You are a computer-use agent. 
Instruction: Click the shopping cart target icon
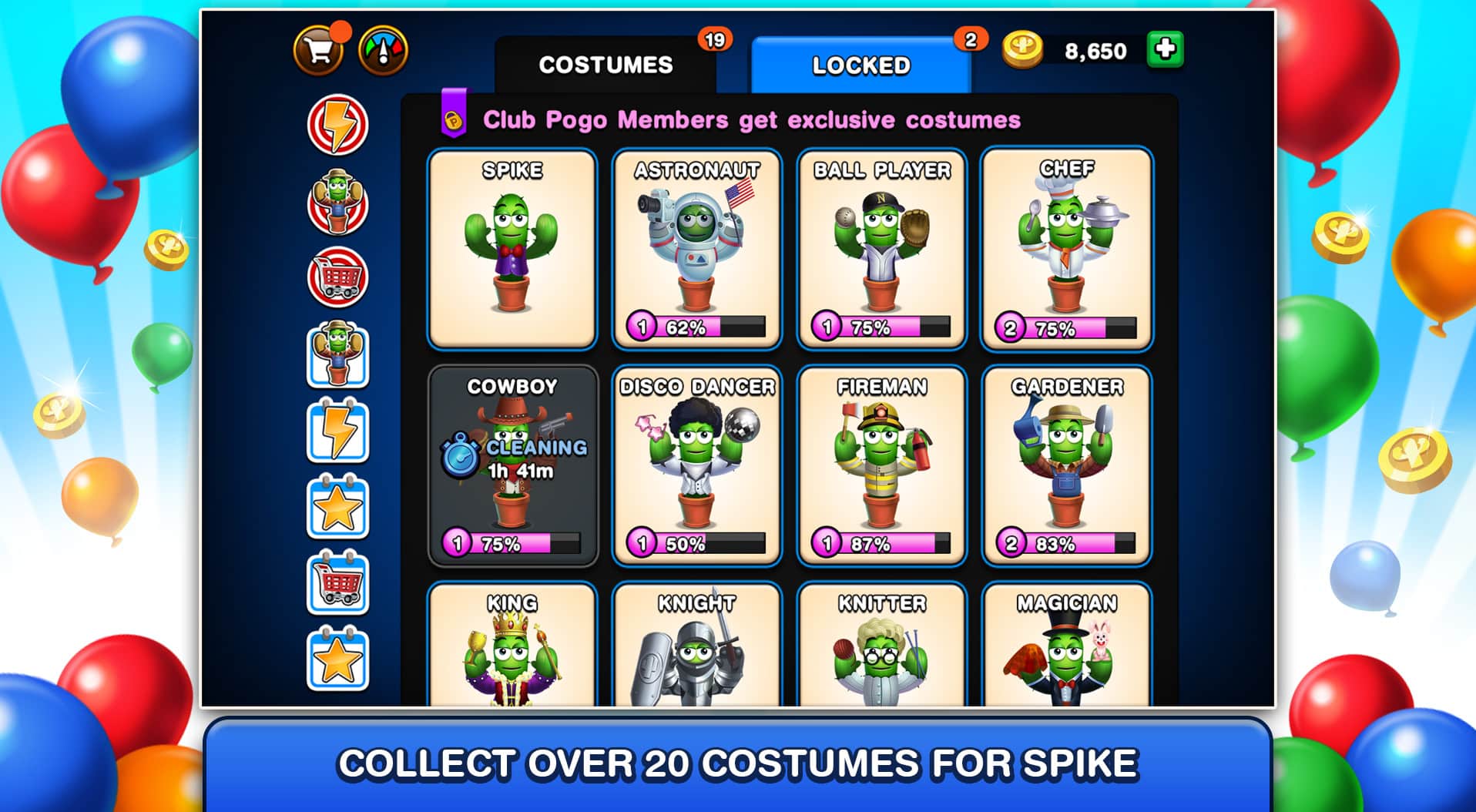337,277
